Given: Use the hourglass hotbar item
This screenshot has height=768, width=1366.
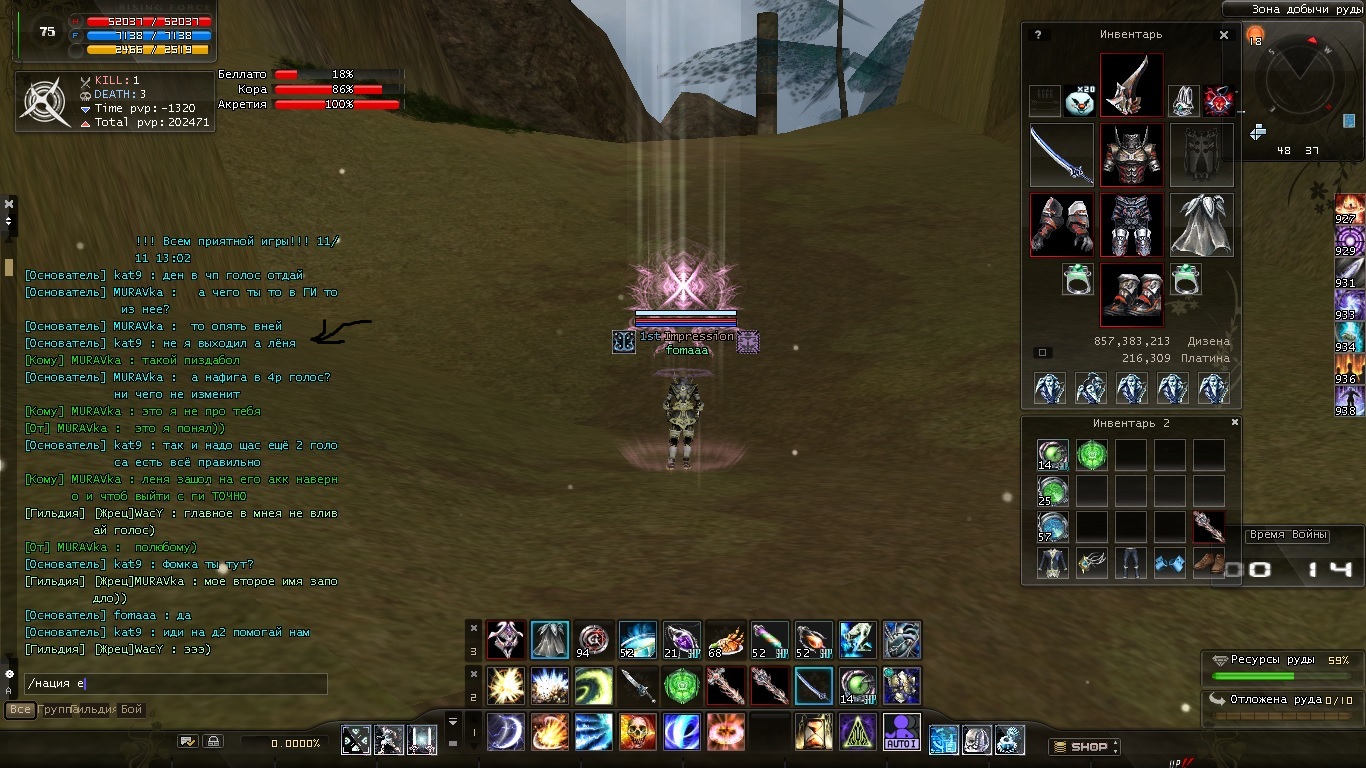Looking at the screenshot, I should [x=813, y=732].
